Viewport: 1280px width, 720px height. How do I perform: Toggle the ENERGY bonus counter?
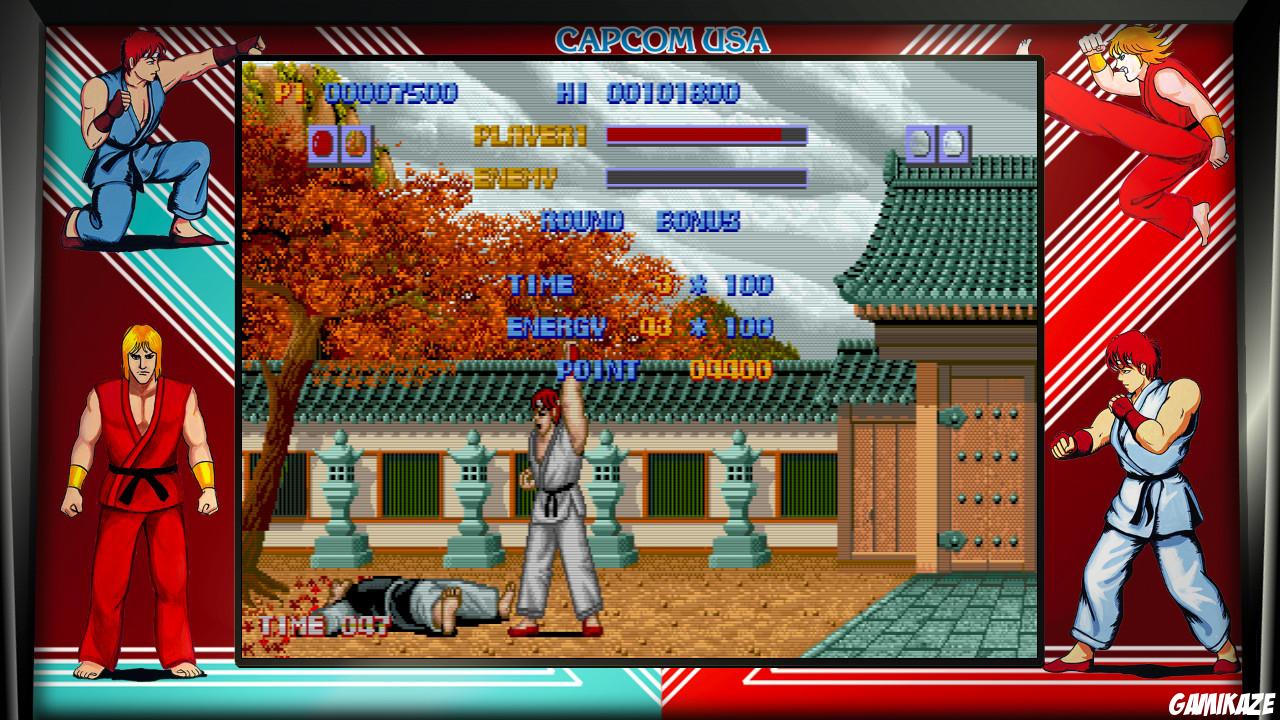point(558,325)
